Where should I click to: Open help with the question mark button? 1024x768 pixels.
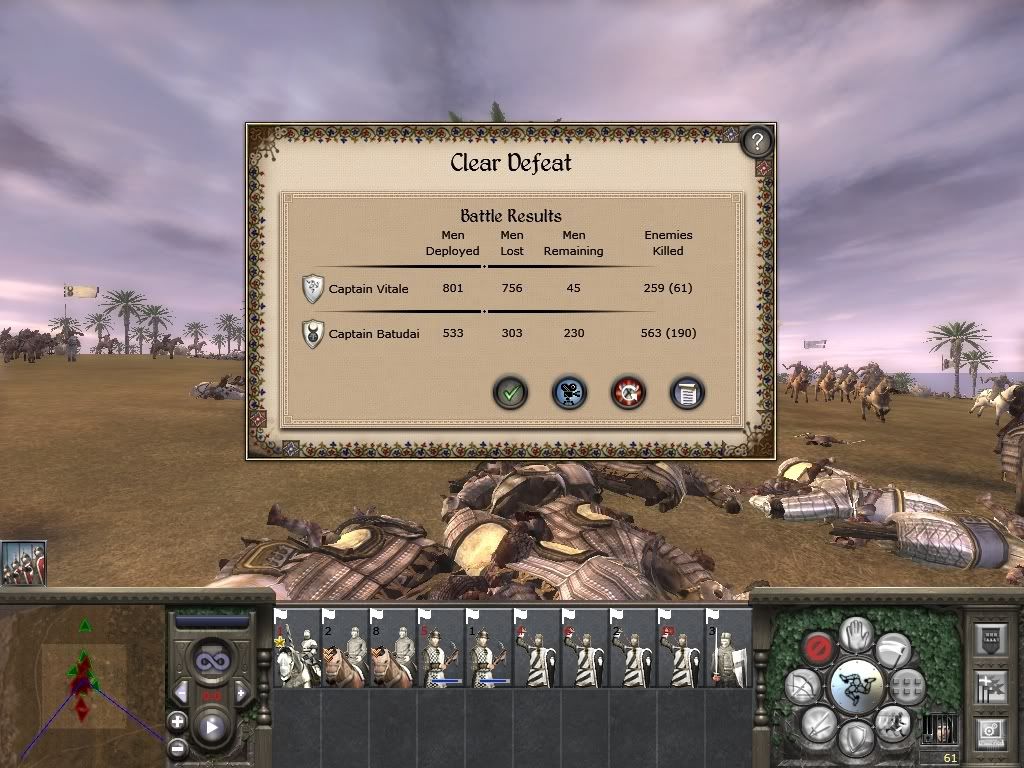coord(757,142)
